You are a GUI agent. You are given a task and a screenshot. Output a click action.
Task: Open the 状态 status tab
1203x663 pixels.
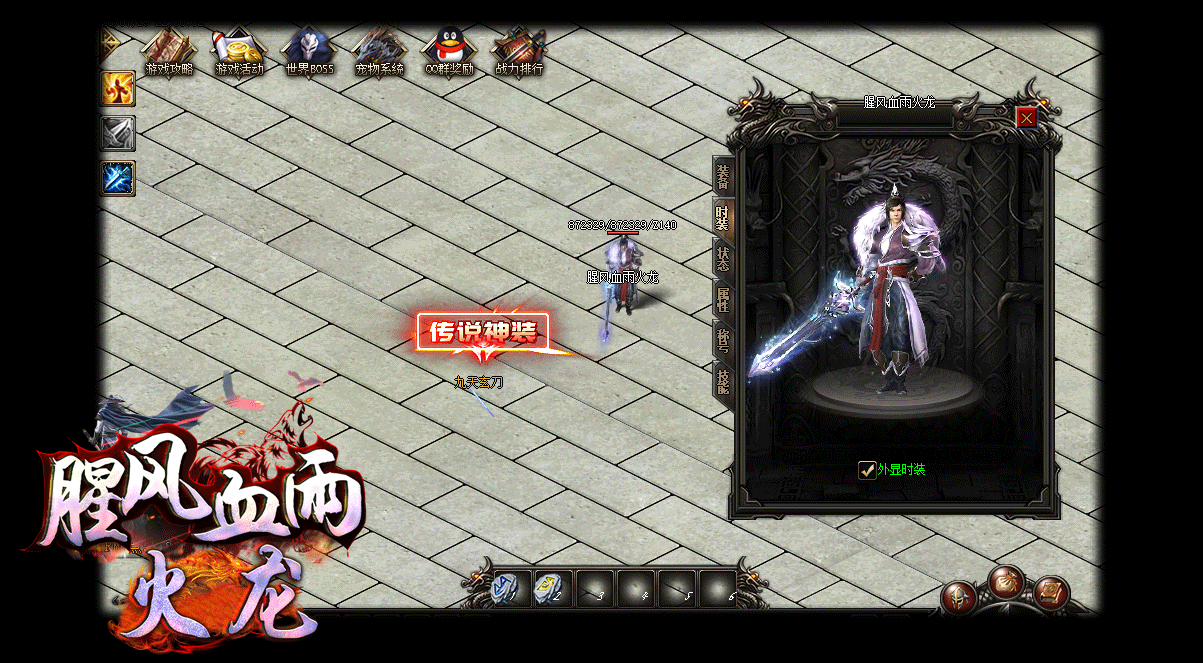tap(723, 258)
